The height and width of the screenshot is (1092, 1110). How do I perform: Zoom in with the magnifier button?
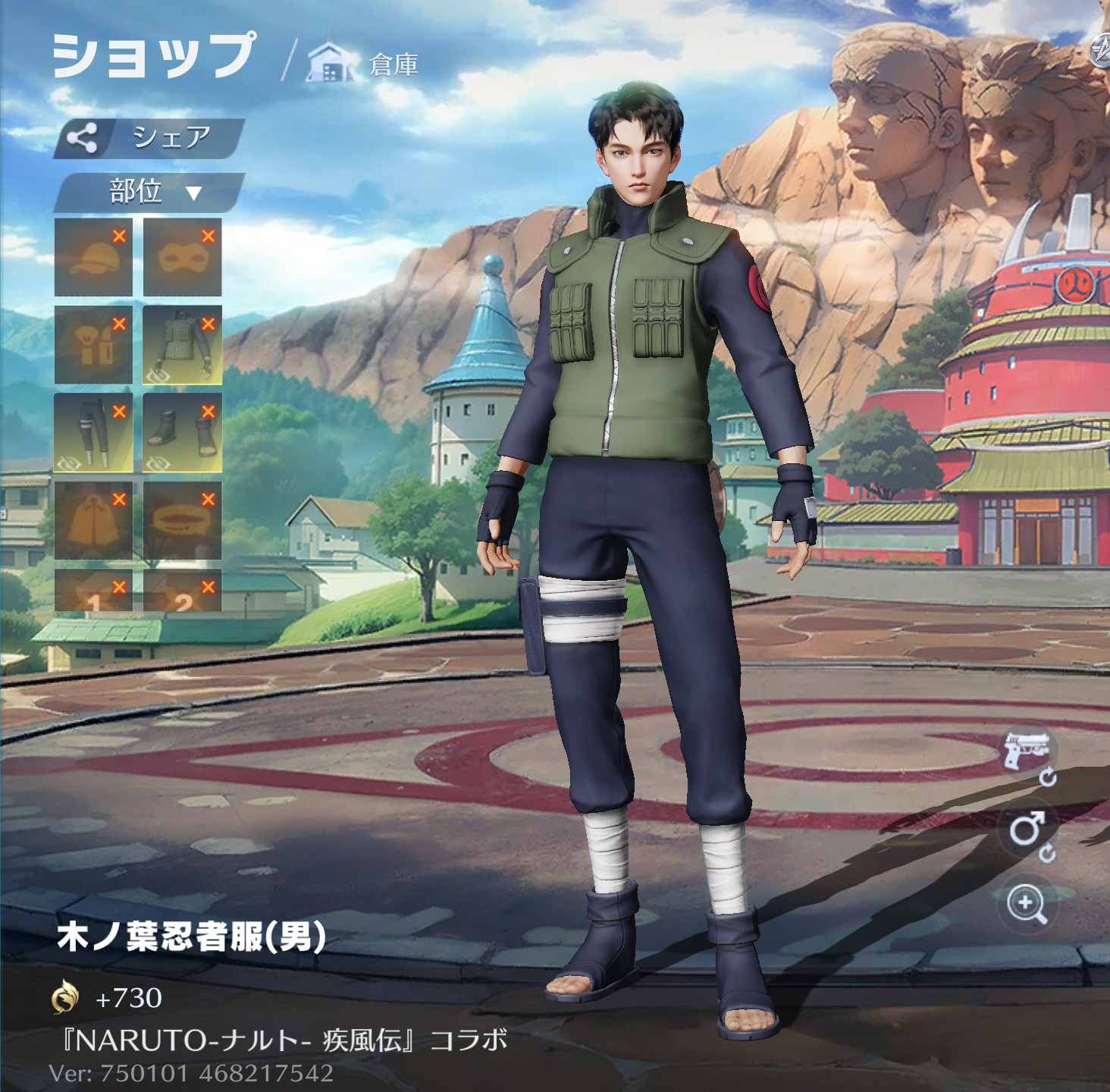pos(1027,904)
